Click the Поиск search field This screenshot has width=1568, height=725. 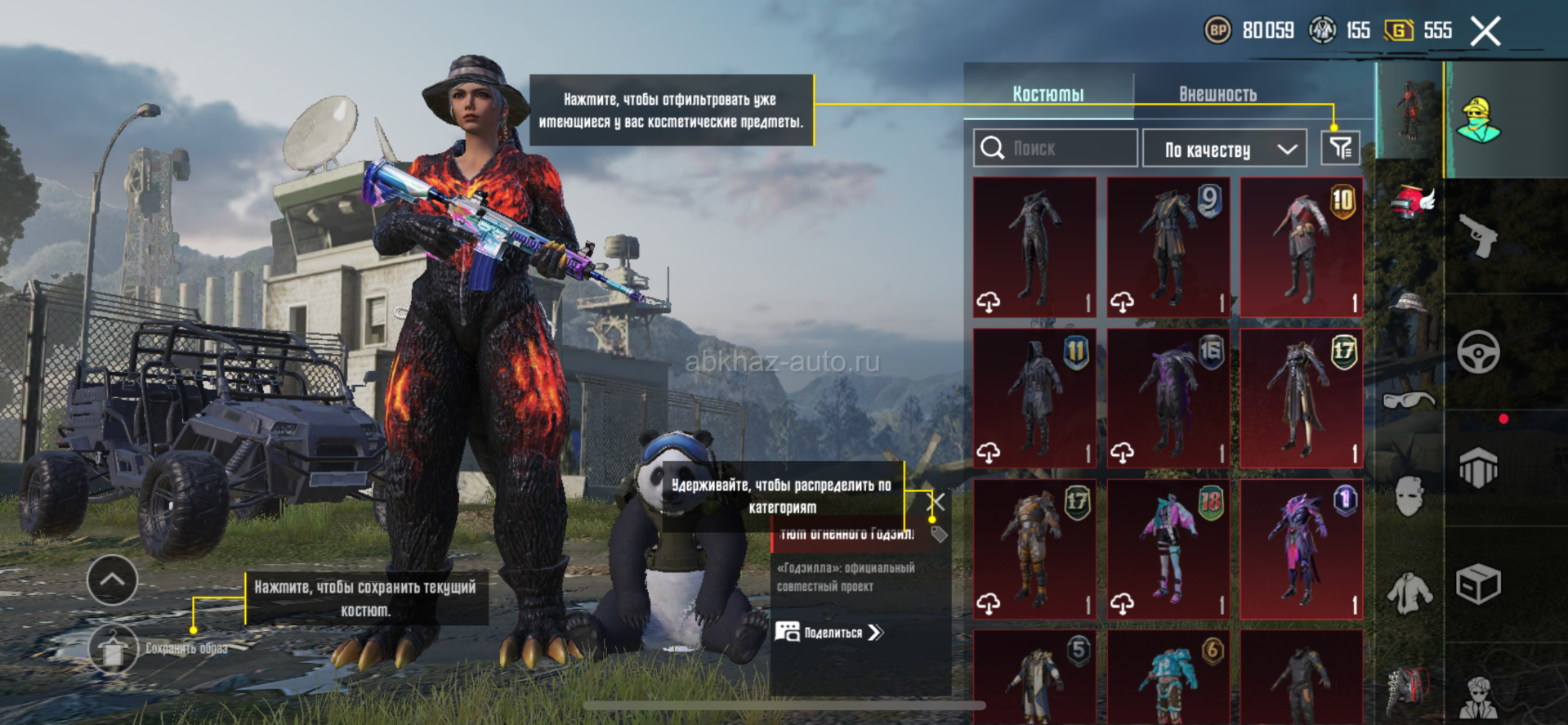pyautogui.click(x=1055, y=149)
